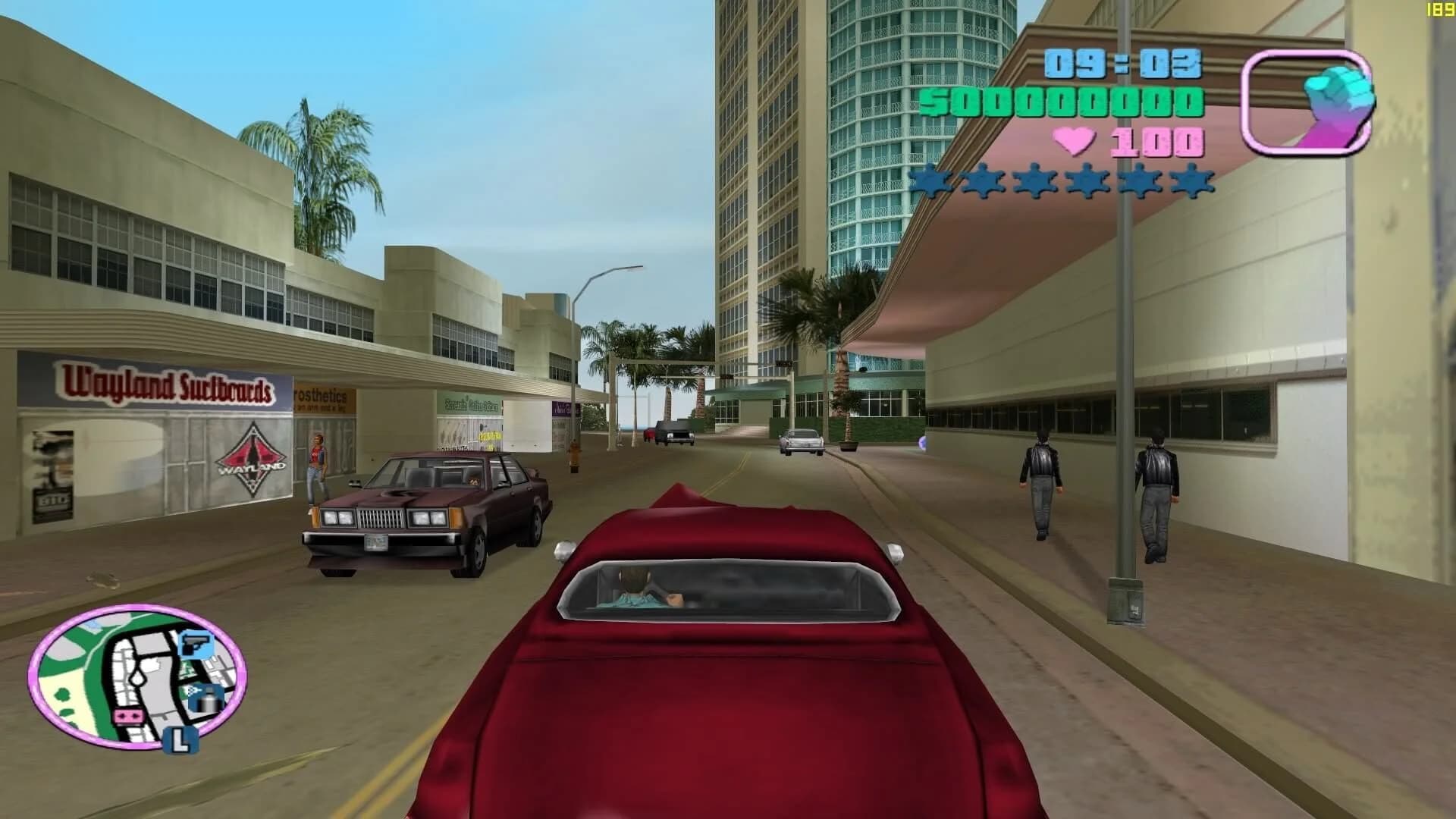Click the pink player marker on the radar

point(127,715)
